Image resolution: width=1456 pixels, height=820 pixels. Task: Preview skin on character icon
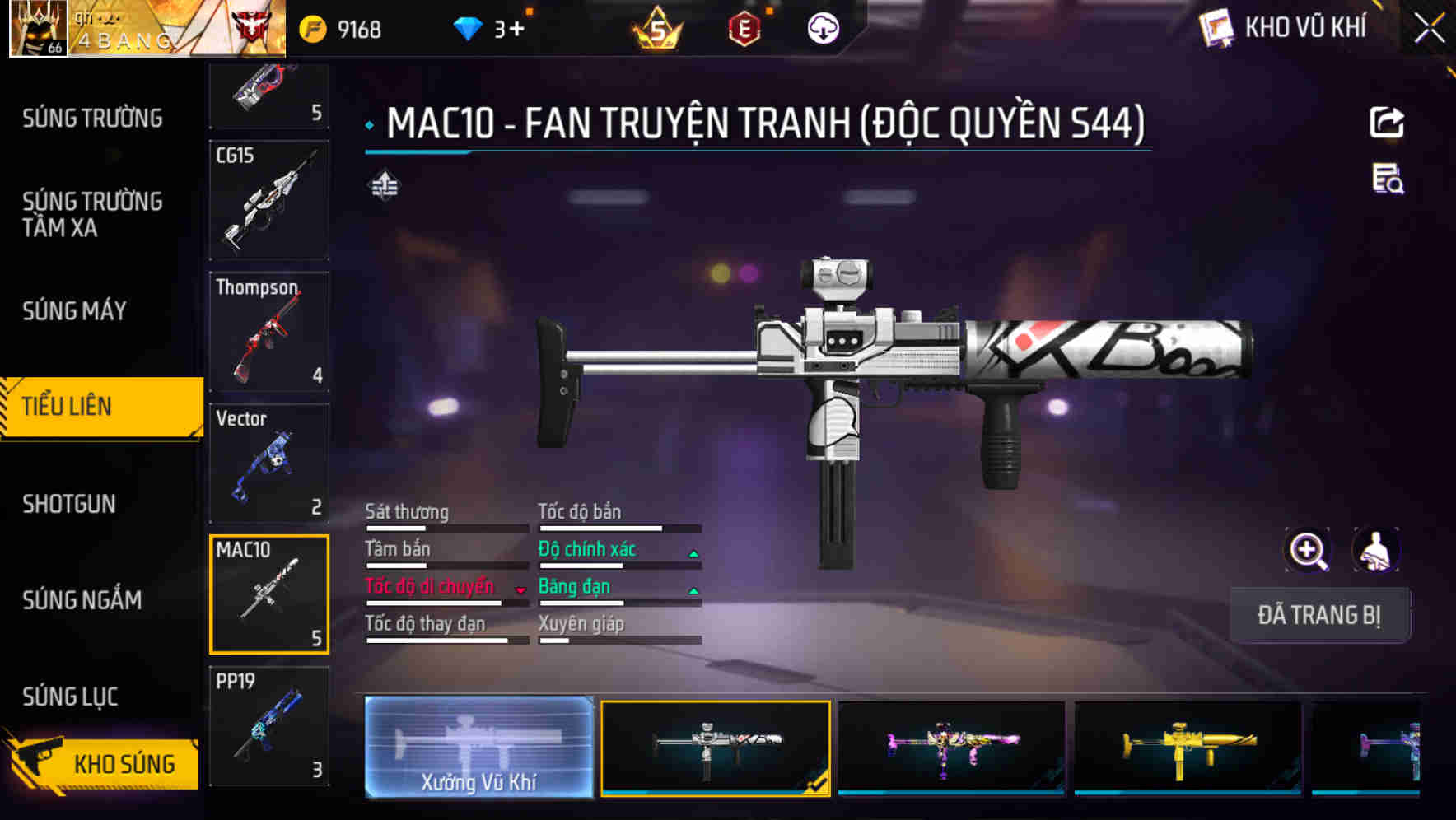tap(1375, 550)
